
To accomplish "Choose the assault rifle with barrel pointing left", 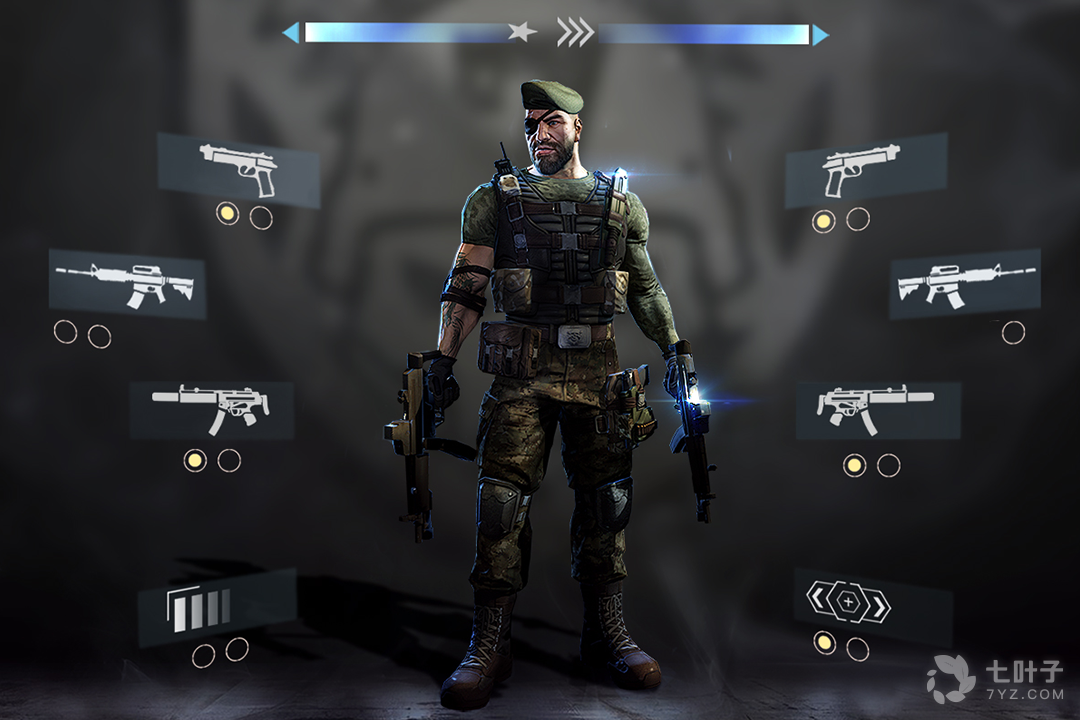I will click(x=126, y=284).
